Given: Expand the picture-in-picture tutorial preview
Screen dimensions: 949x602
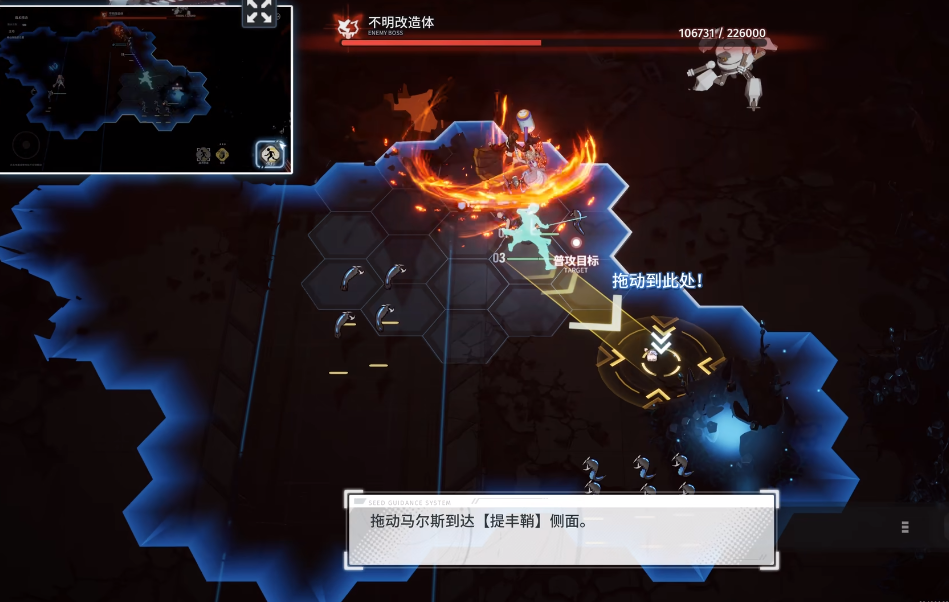Looking at the screenshot, I should click(259, 12).
